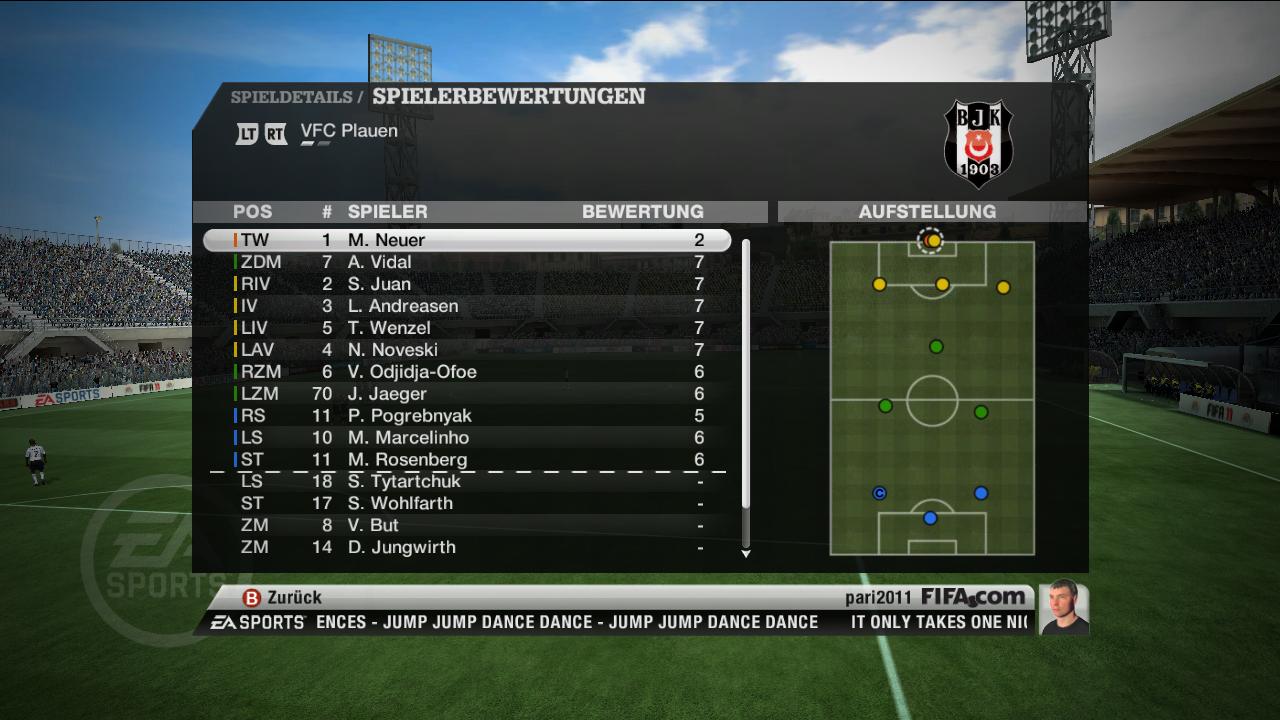Select M. Rosenberg striker row
1280x720 pixels.
coord(467,460)
